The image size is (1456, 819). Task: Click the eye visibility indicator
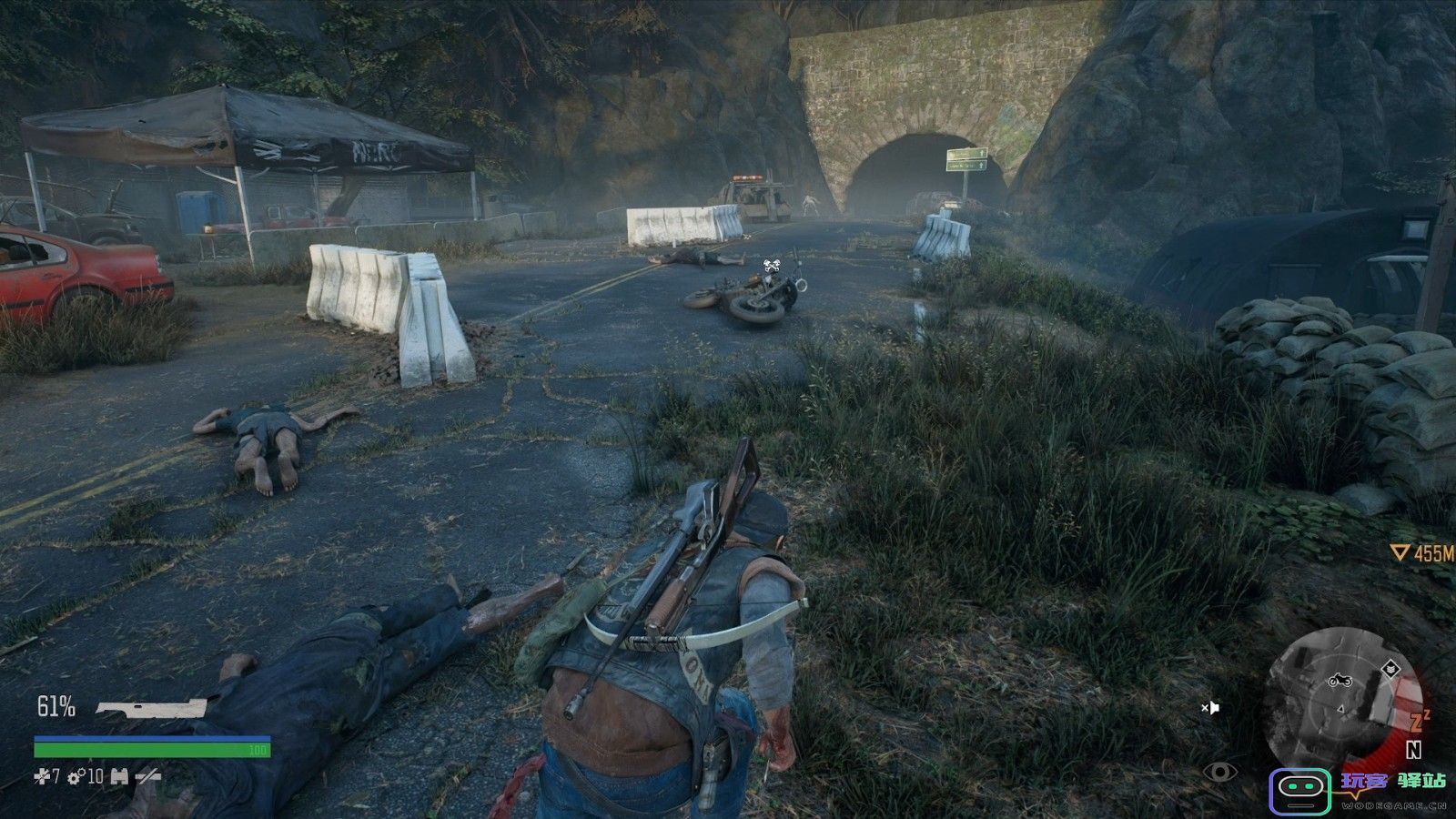[1219, 773]
